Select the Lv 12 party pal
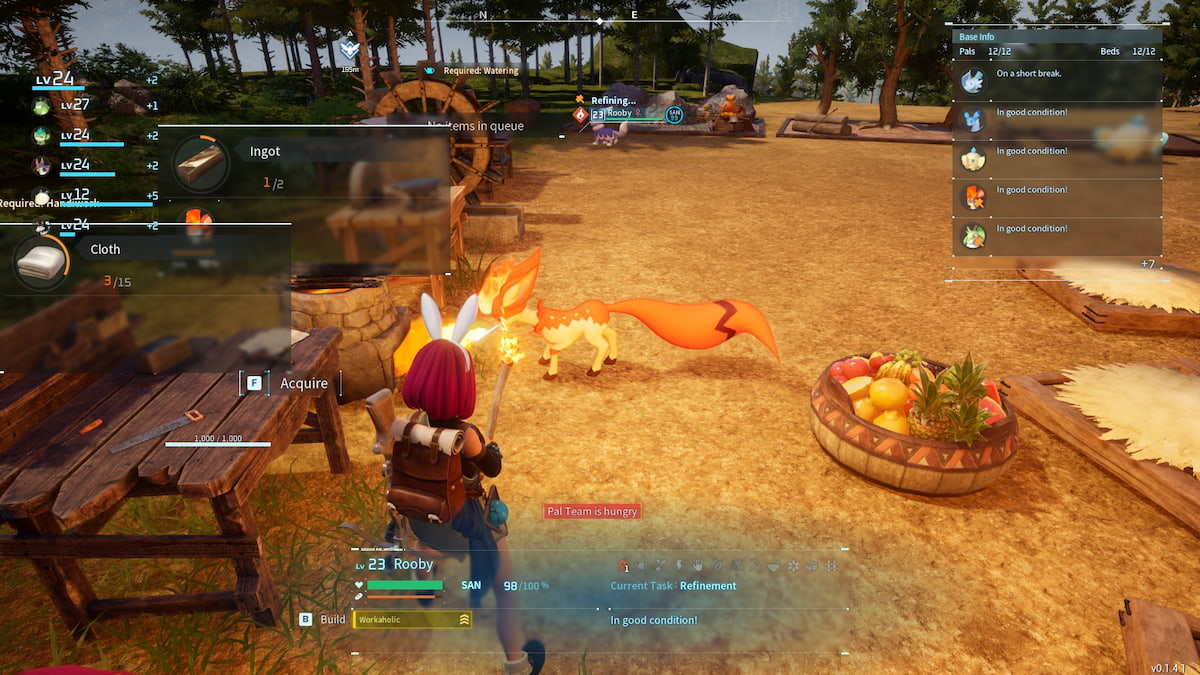Screen dimensions: 1200x675 (42, 196)
